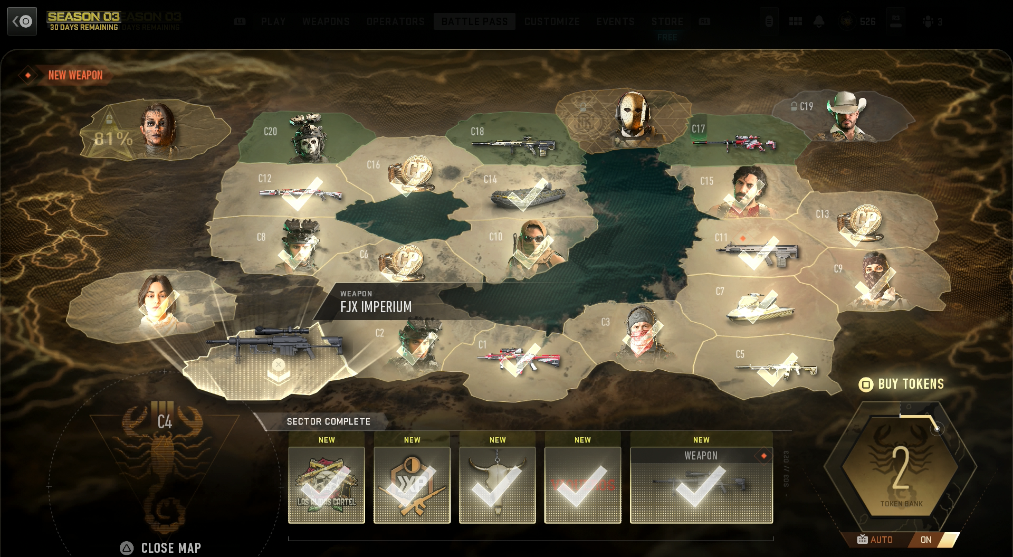Select sector C14 with the boat reward
The image size is (1013, 557).
[522, 191]
